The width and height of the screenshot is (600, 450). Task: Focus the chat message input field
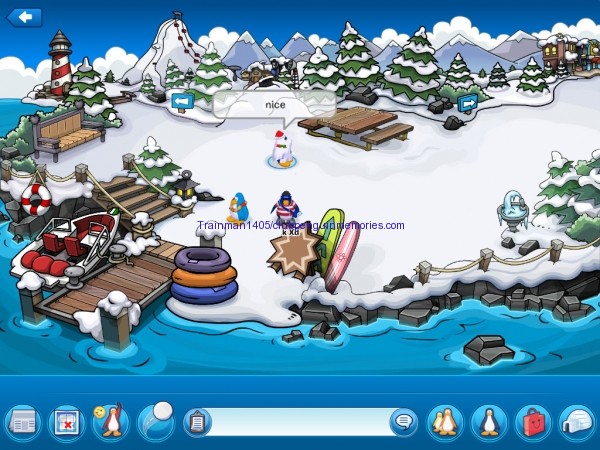300,422
